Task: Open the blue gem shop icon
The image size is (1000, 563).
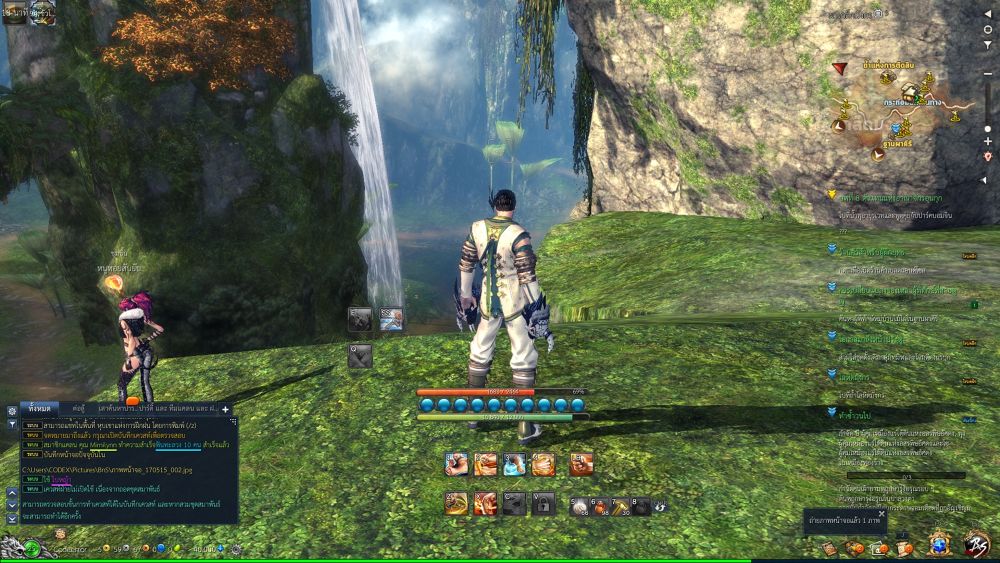Action: click(939, 545)
